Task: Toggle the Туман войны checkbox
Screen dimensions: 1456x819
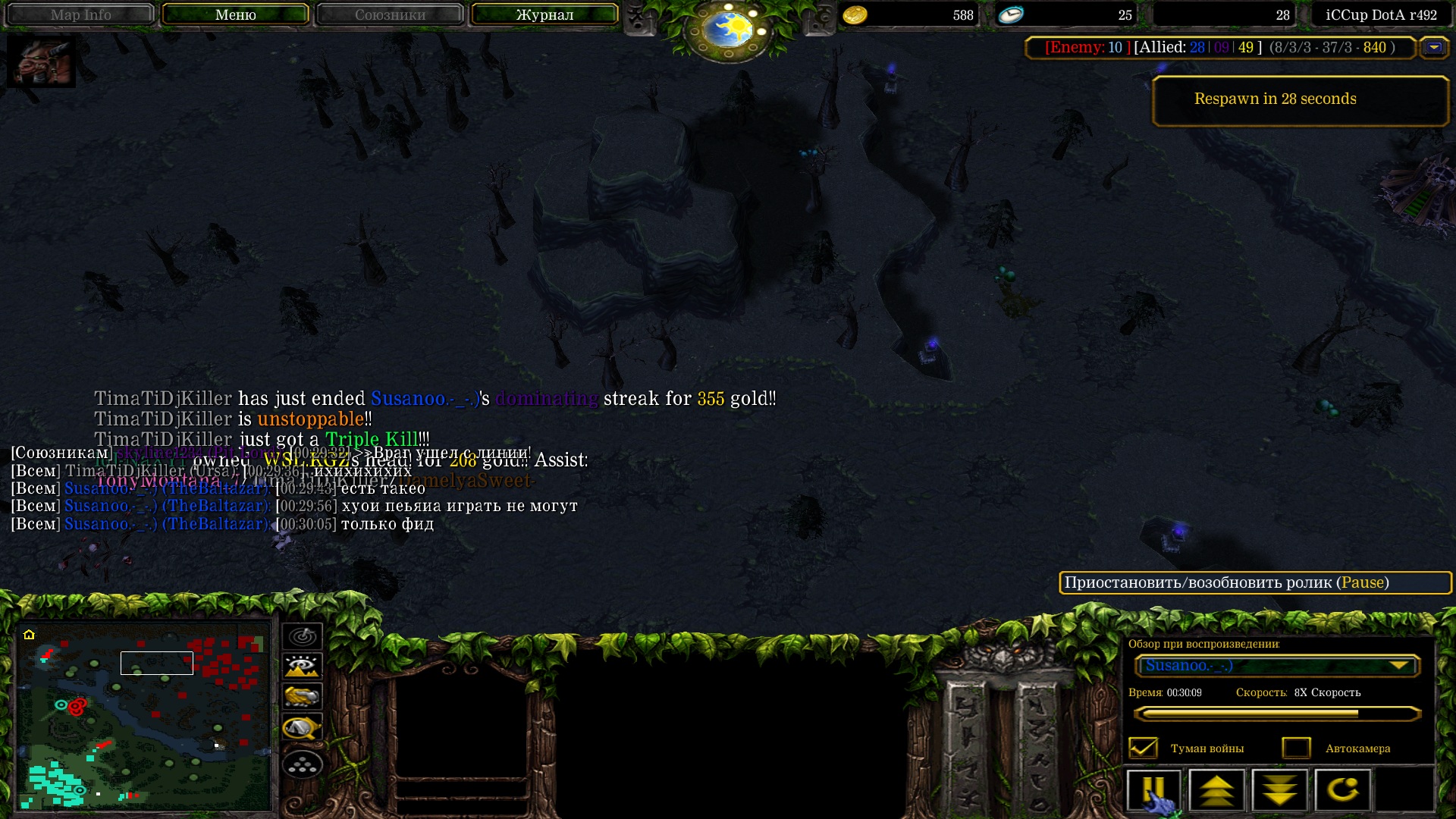Action: point(1143,748)
